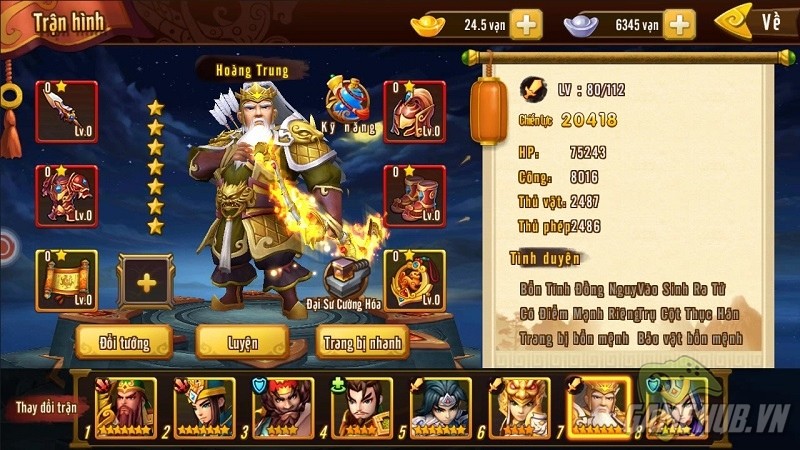
Task: Select the boots equipment slot
Action: point(414,195)
